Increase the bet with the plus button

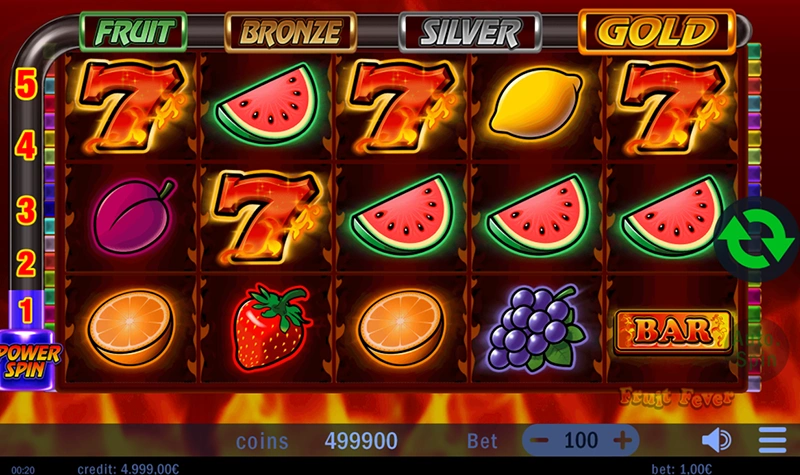(622, 440)
